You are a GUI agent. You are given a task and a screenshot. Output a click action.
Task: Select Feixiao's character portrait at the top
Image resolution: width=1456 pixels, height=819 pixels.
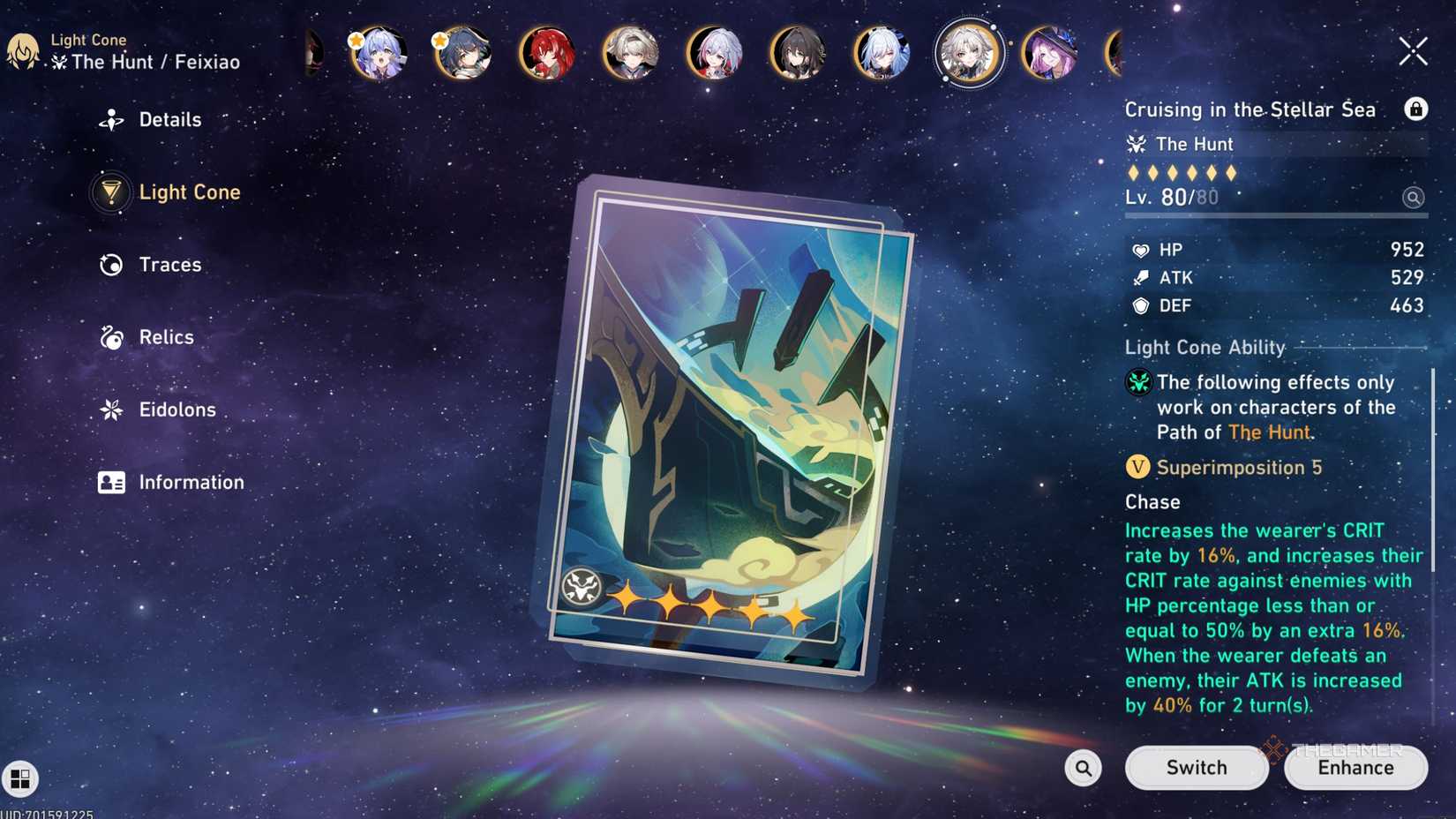968,53
